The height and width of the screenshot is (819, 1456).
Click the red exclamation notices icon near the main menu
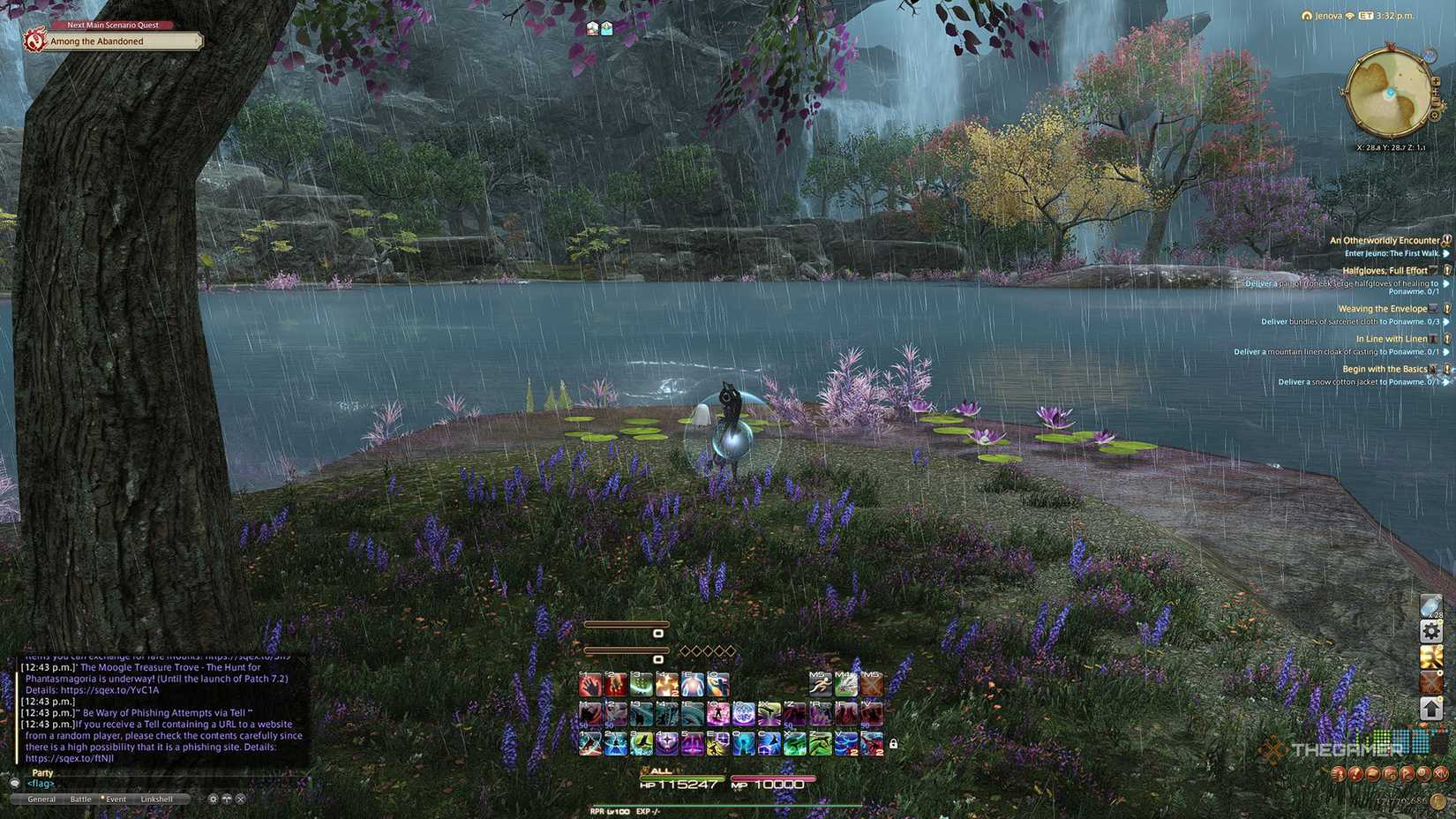[x=1355, y=774]
